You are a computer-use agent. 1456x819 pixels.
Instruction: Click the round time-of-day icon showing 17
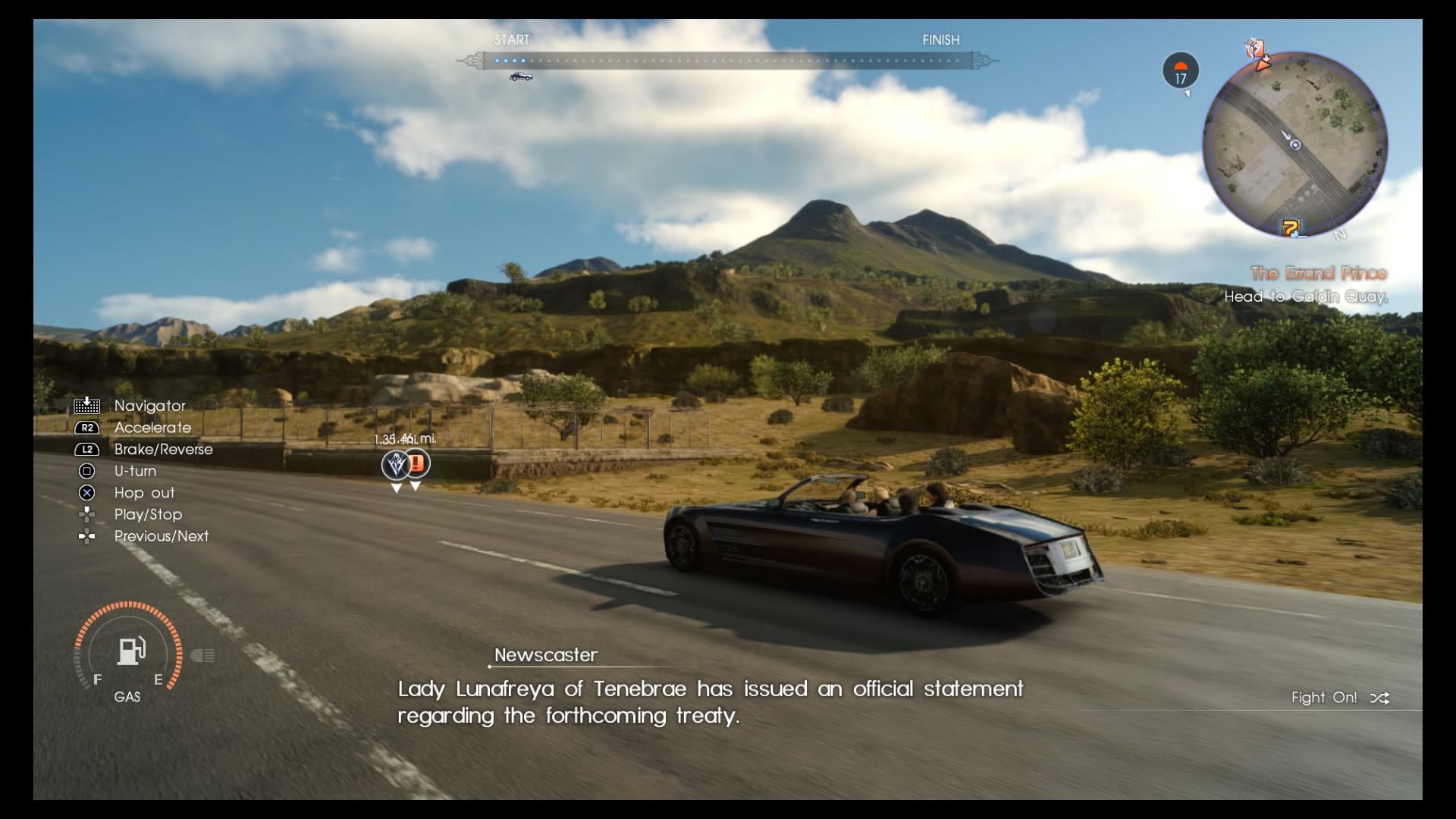(1181, 71)
